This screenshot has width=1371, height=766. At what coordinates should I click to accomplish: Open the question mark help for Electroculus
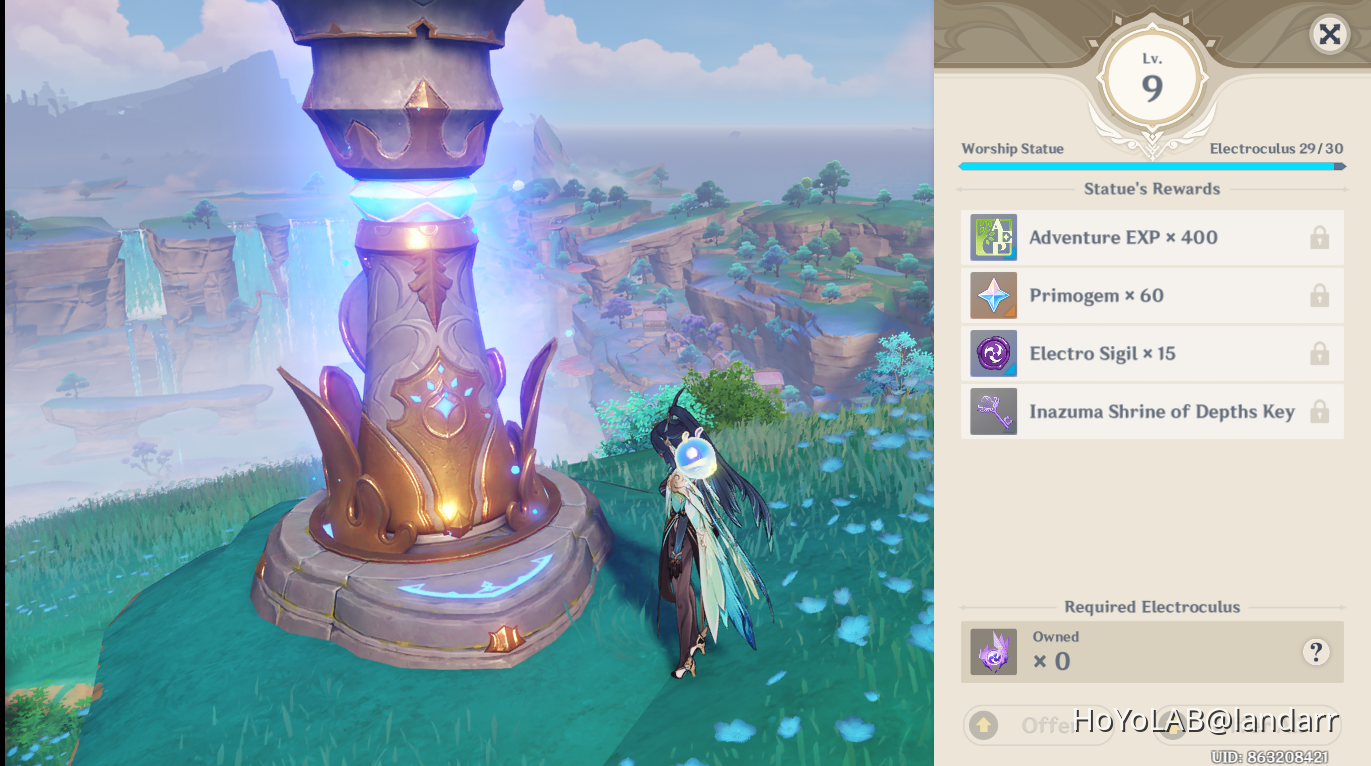pos(1316,652)
